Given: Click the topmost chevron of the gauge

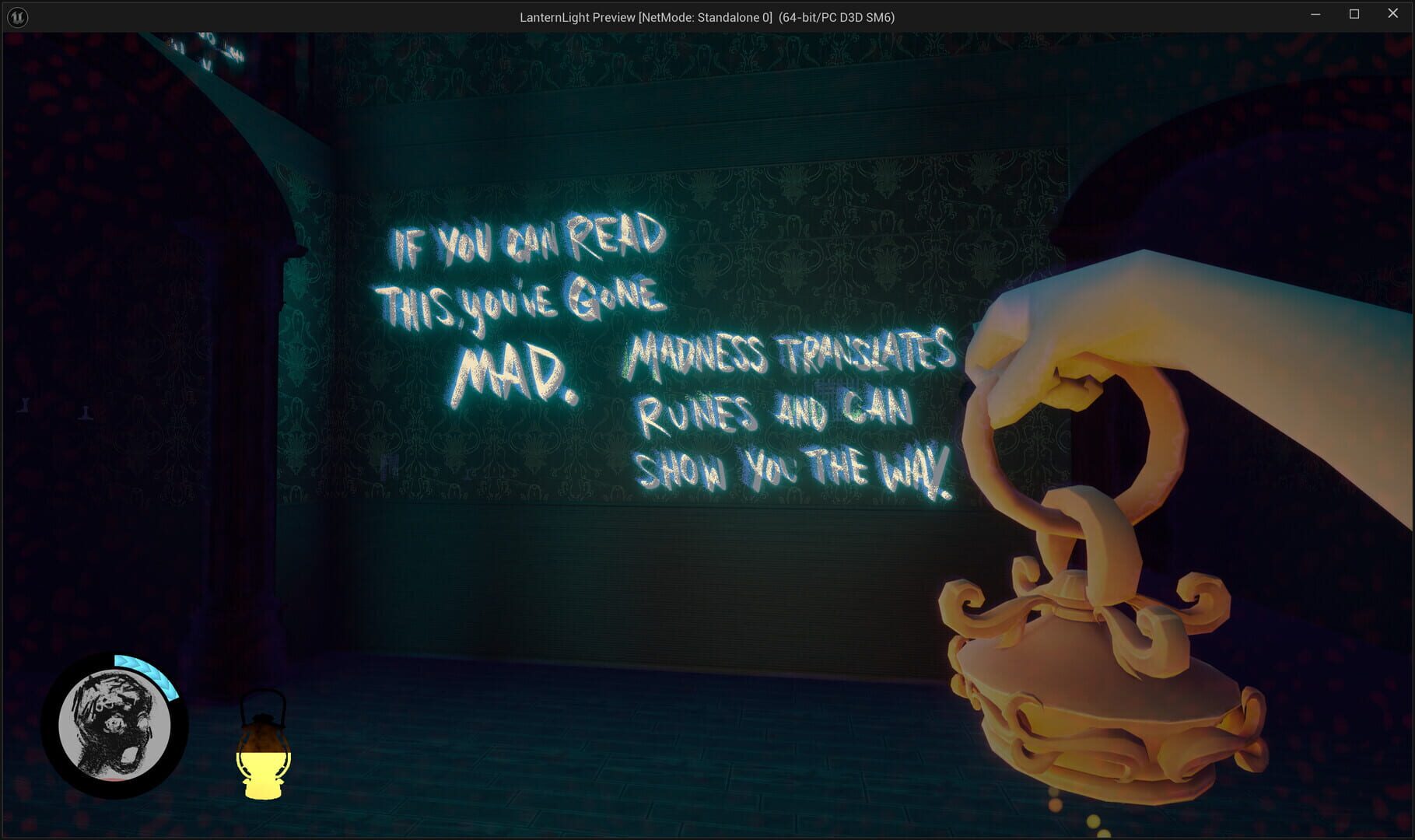Looking at the screenshot, I should [x=123, y=660].
